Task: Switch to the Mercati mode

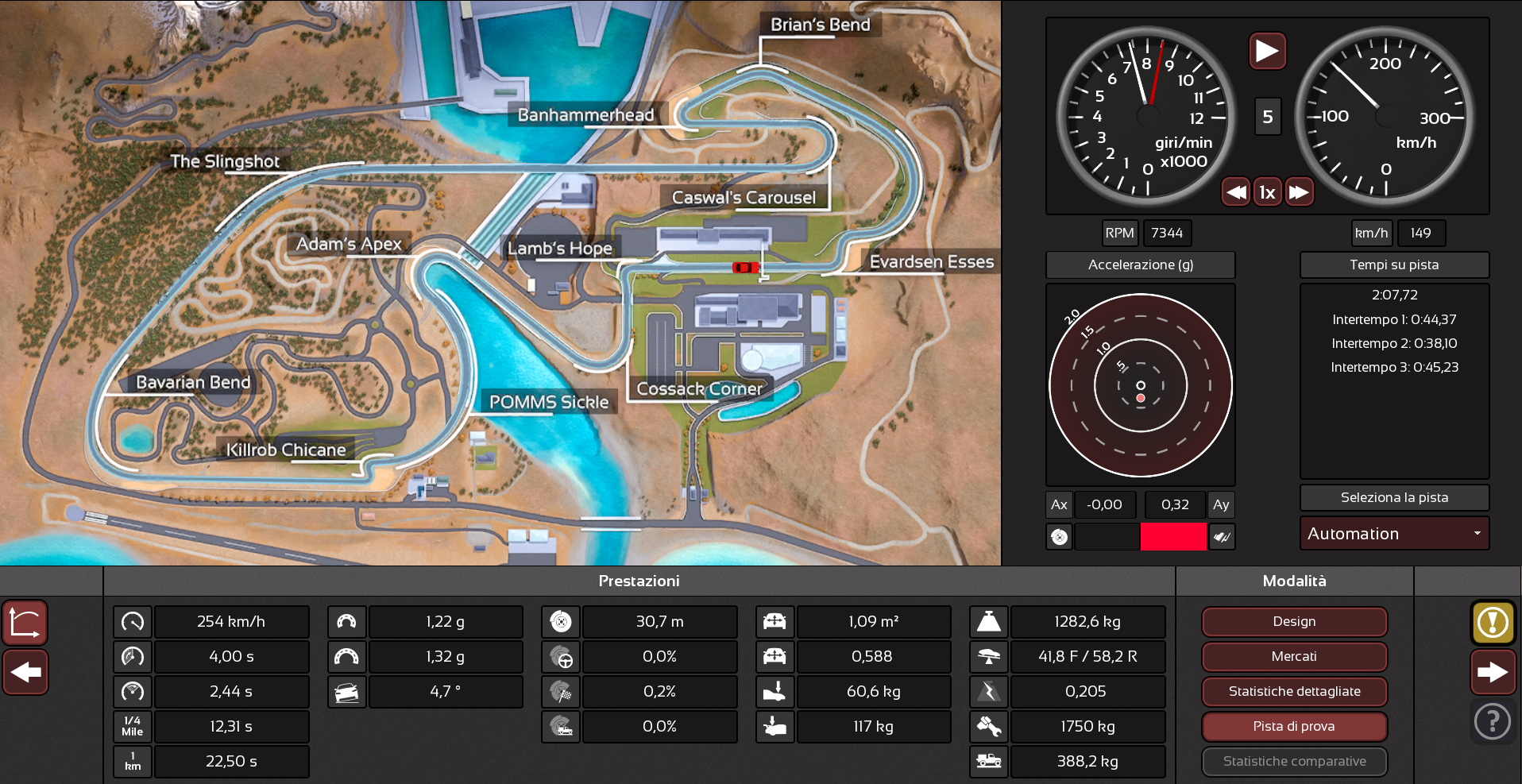Action: 1294,657
